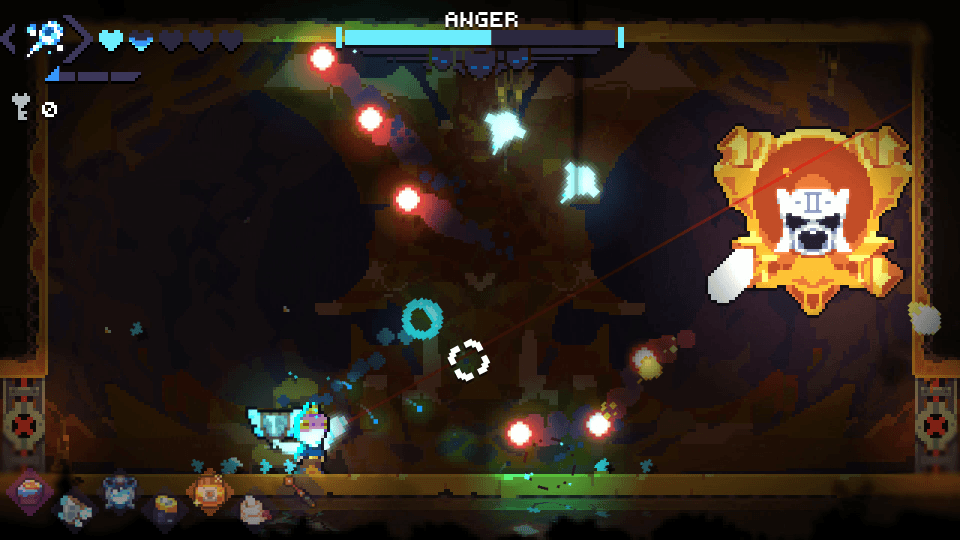
Task: Choose the white chicken relic
Action: pos(255,510)
